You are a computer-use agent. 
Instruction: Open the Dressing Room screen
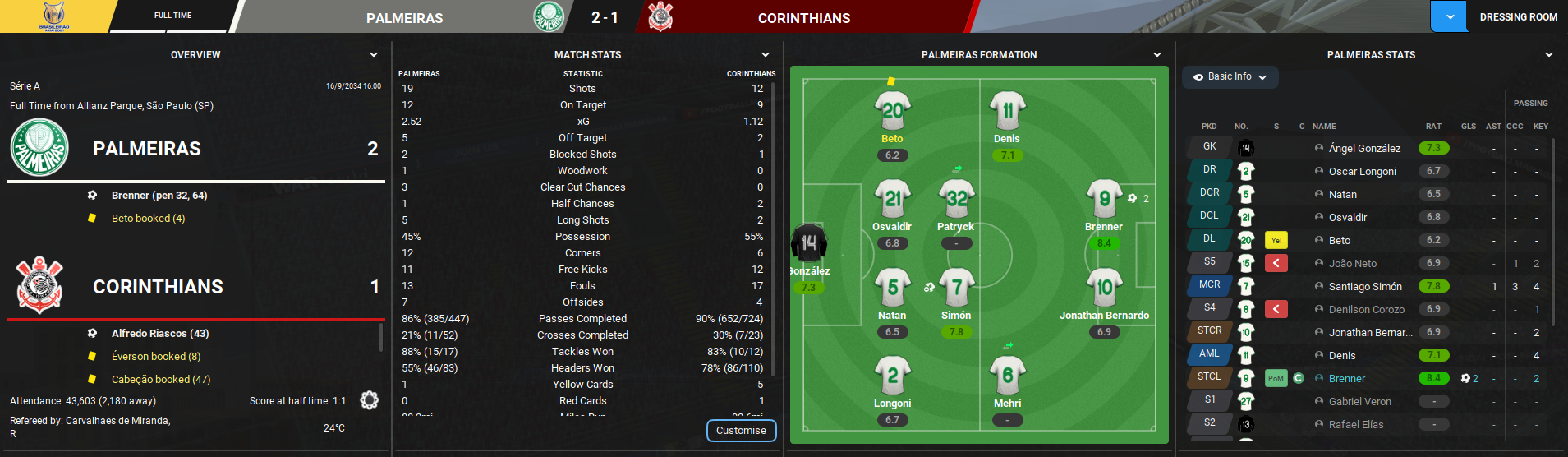[1518, 17]
